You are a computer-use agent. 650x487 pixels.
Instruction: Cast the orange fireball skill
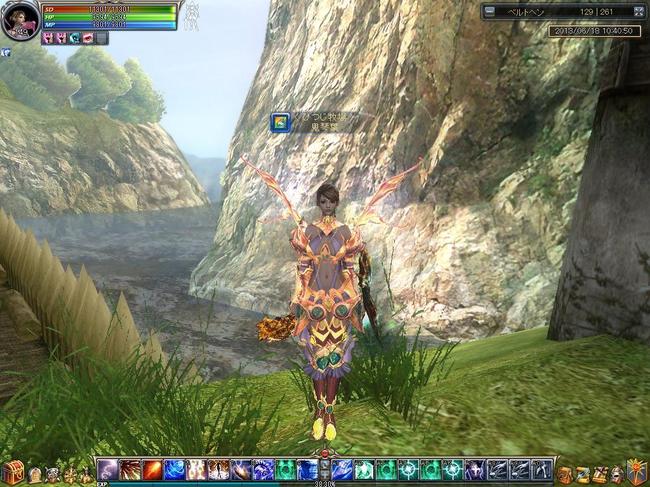click(152, 469)
